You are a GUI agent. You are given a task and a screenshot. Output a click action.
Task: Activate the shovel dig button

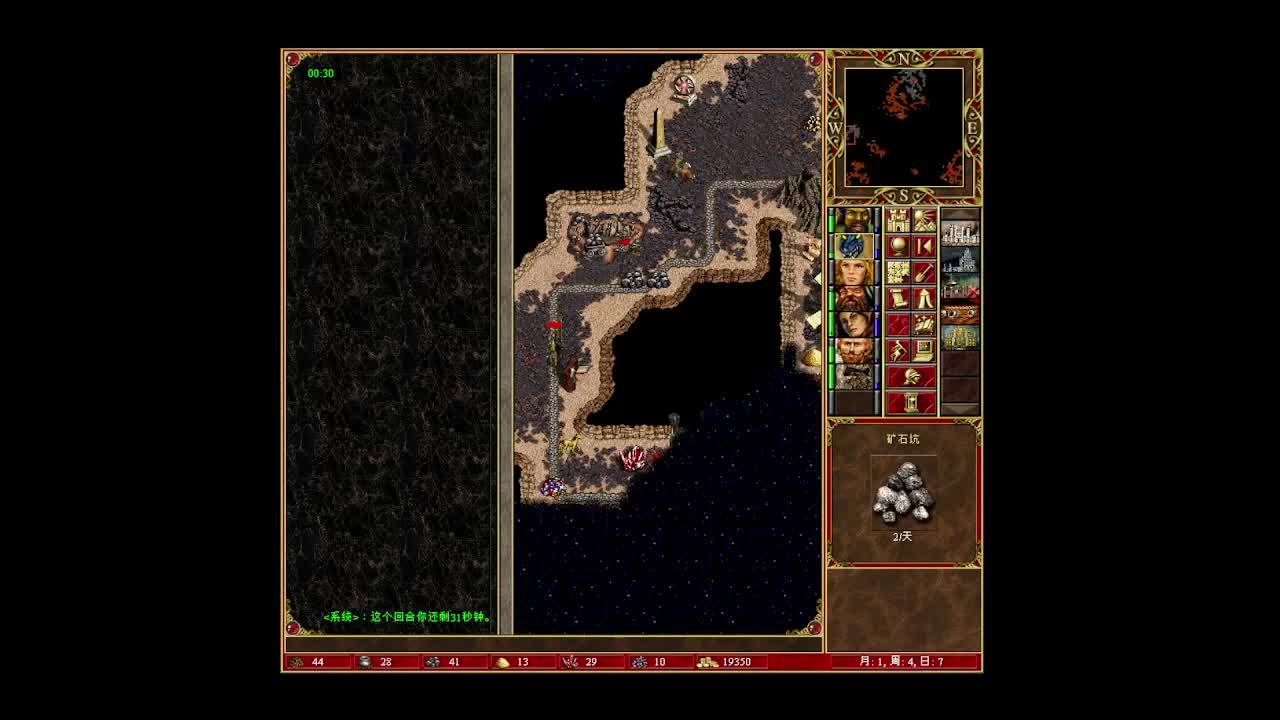(x=924, y=272)
